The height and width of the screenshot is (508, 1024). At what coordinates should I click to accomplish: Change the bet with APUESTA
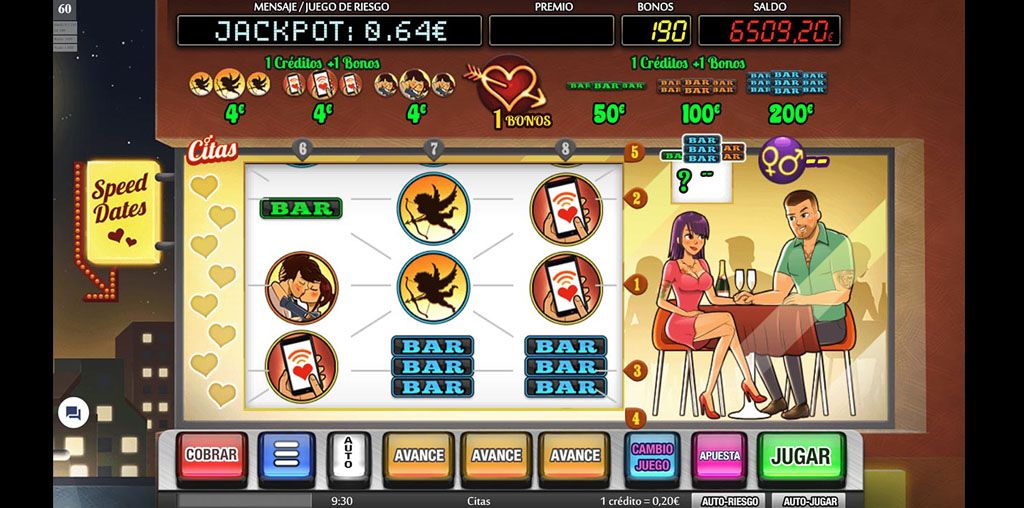719,456
